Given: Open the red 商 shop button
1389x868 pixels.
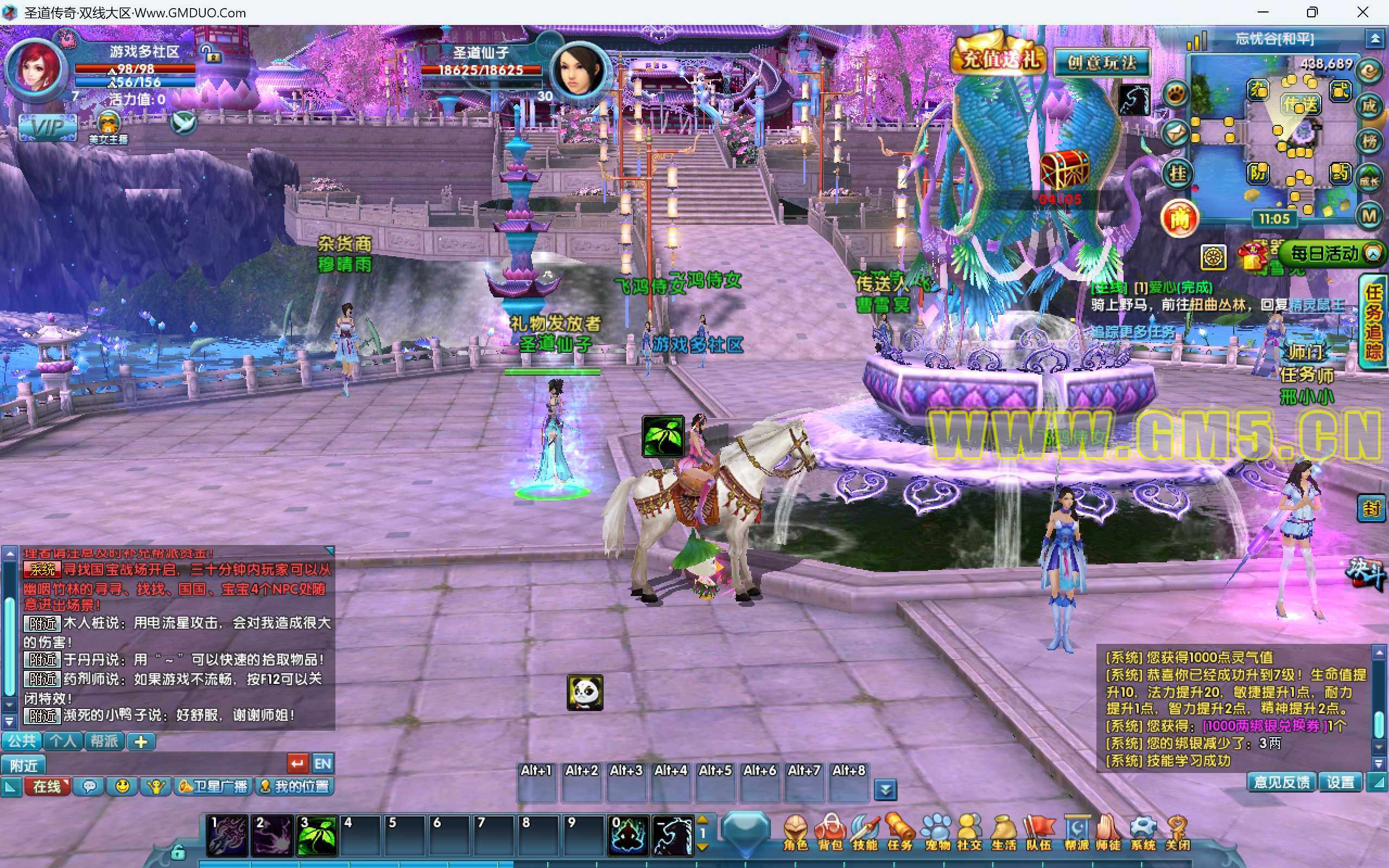Looking at the screenshot, I should tap(1179, 218).
